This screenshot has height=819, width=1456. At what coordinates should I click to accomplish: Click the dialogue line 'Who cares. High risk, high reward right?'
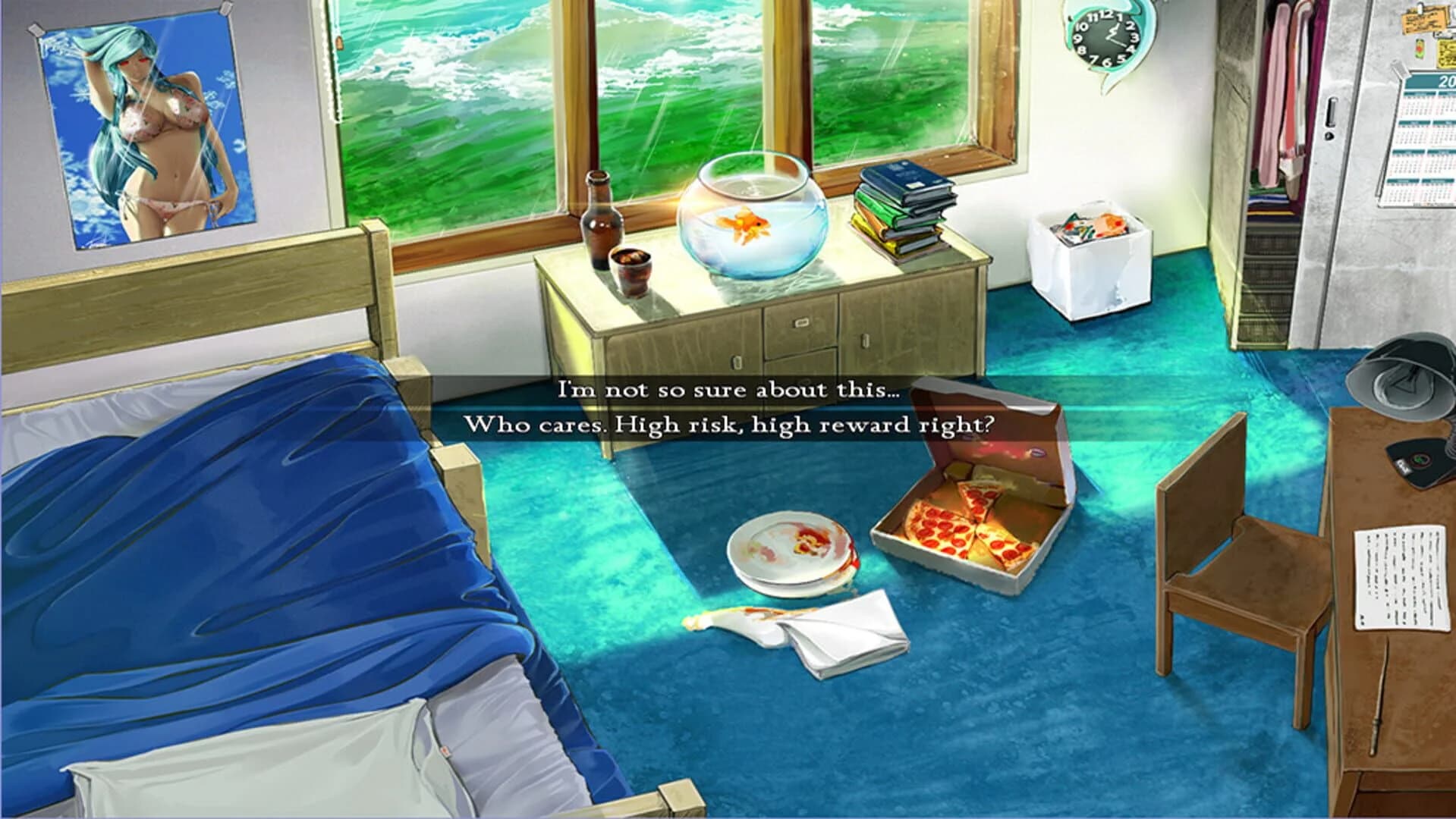click(732, 426)
